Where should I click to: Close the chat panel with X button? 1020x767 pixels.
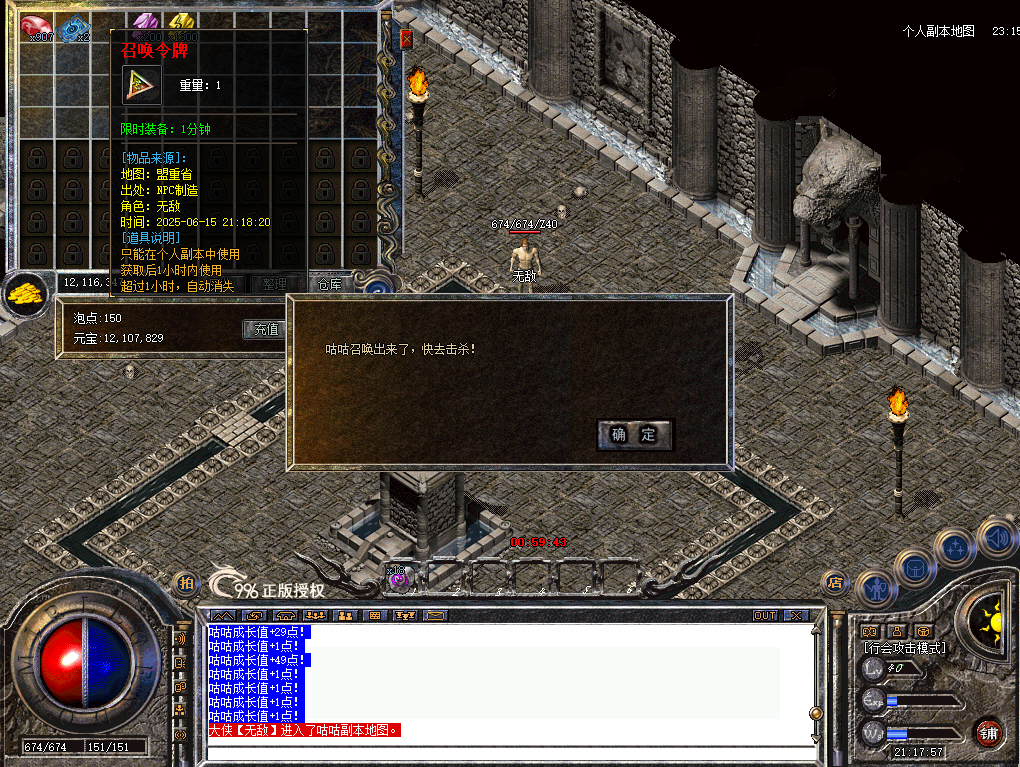tap(796, 615)
